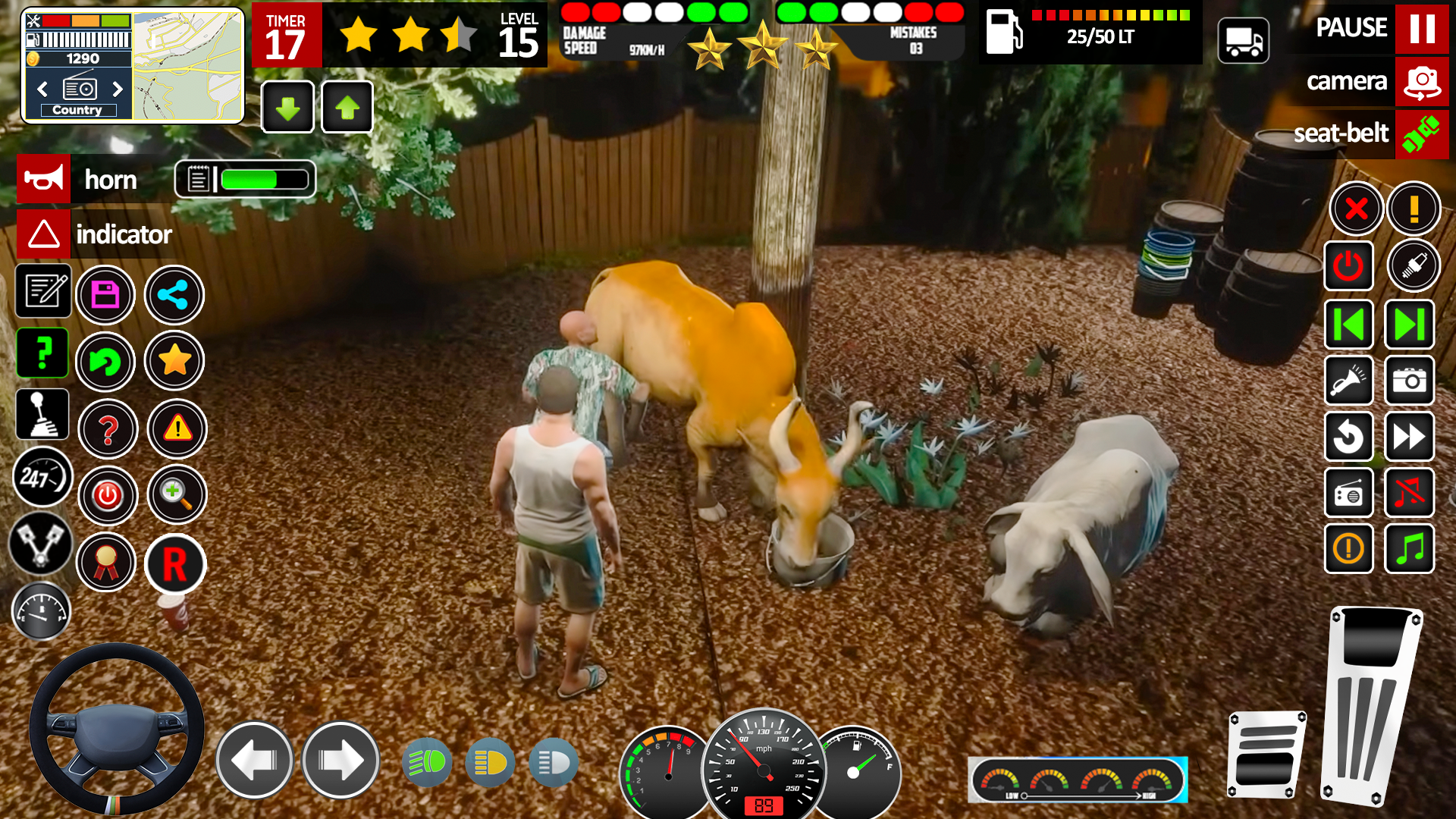The height and width of the screenshot is (819, 1456).
Task: Open the camera photo capture icon
Action: click(x=1409, y=381)
